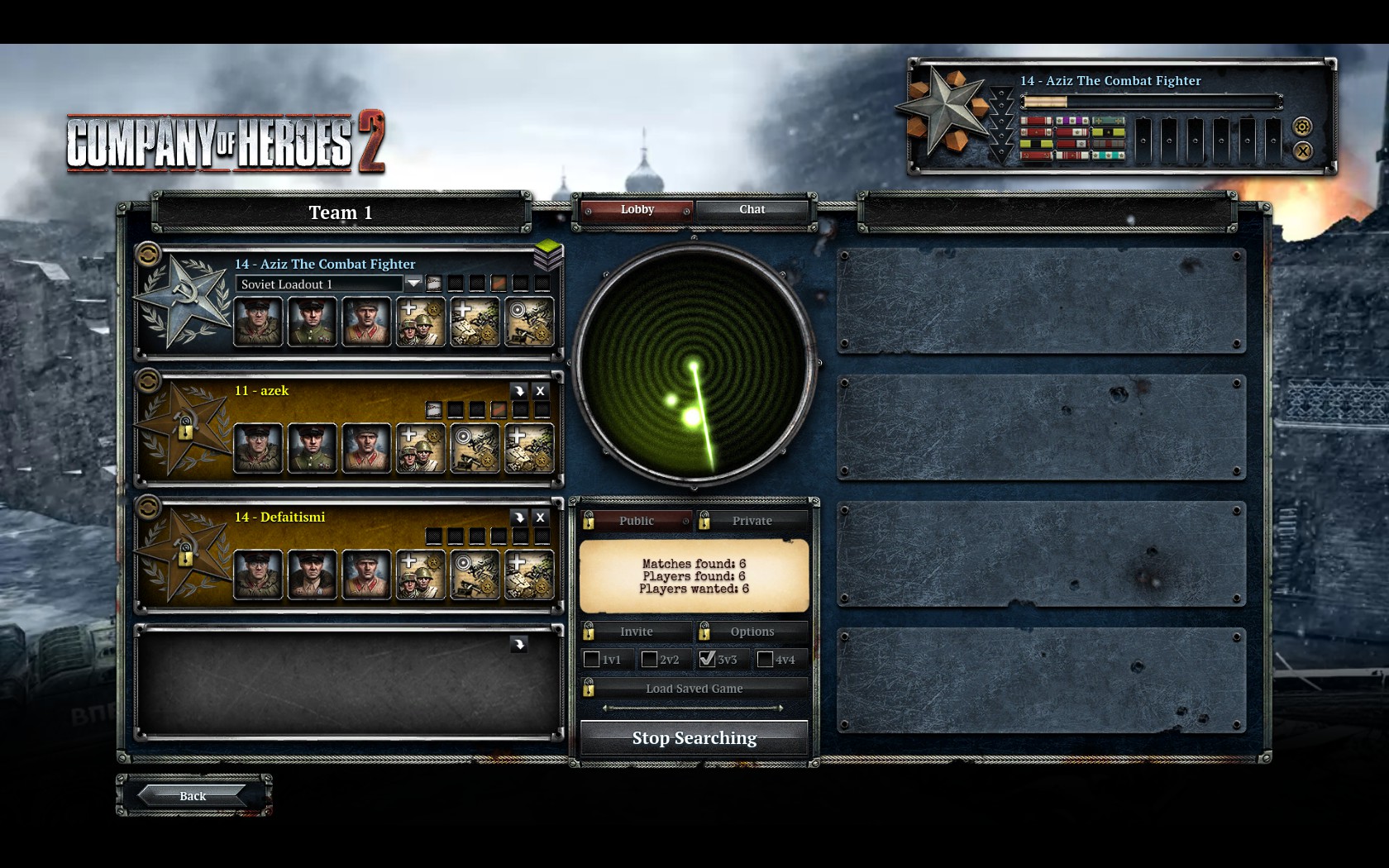Toggle the 1v1 match checkbox

coord(592,660)
